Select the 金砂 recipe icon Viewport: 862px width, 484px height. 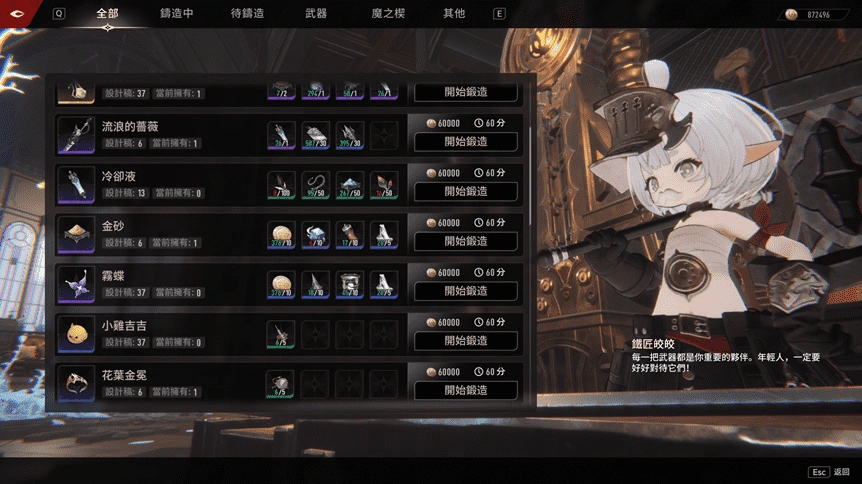76,234
